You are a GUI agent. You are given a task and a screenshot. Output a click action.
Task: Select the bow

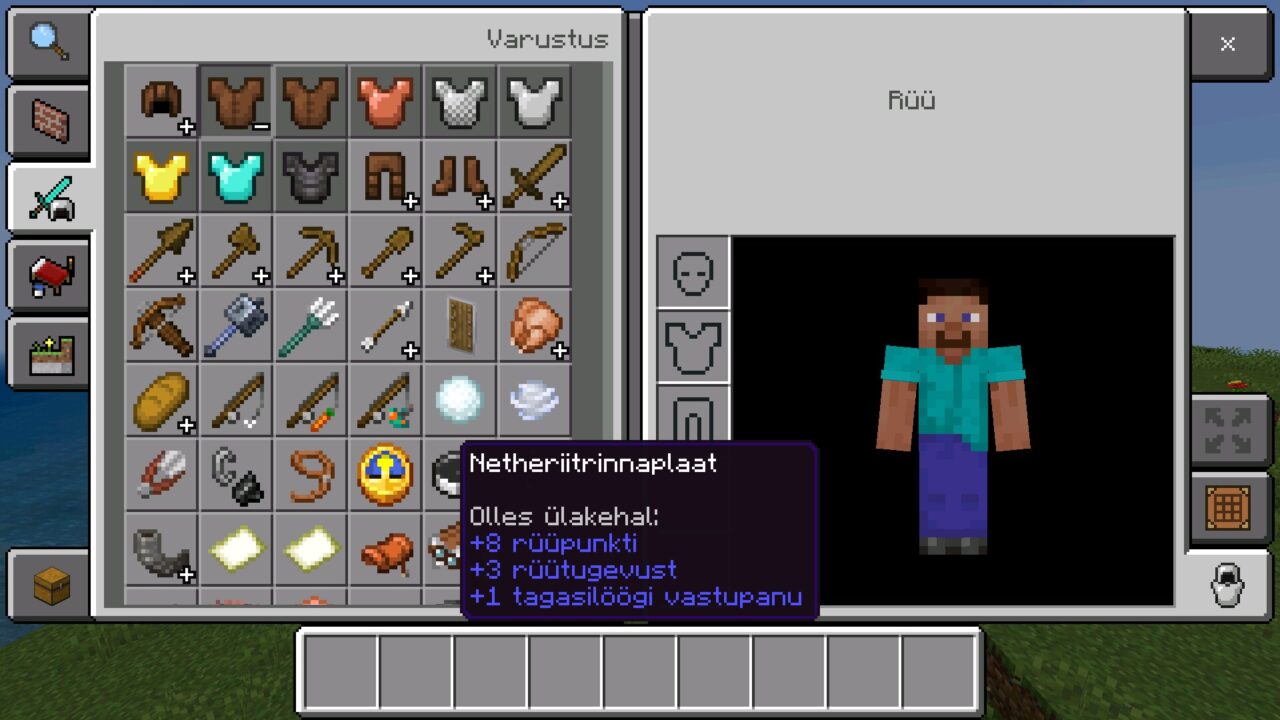click(536, 252)
